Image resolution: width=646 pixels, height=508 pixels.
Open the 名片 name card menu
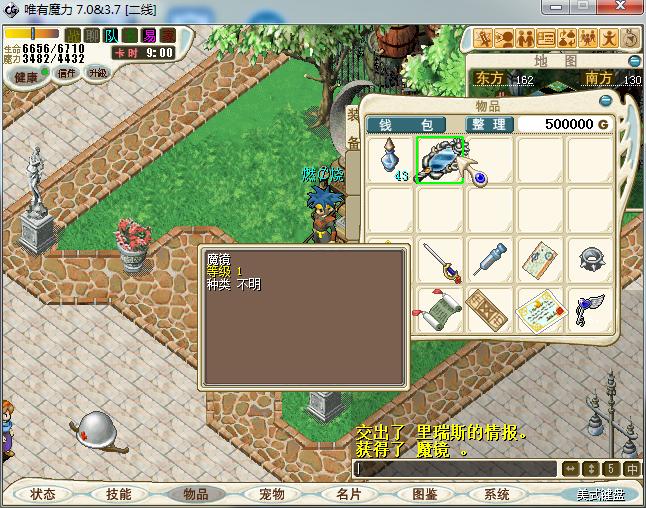click(x=347, y=494)
